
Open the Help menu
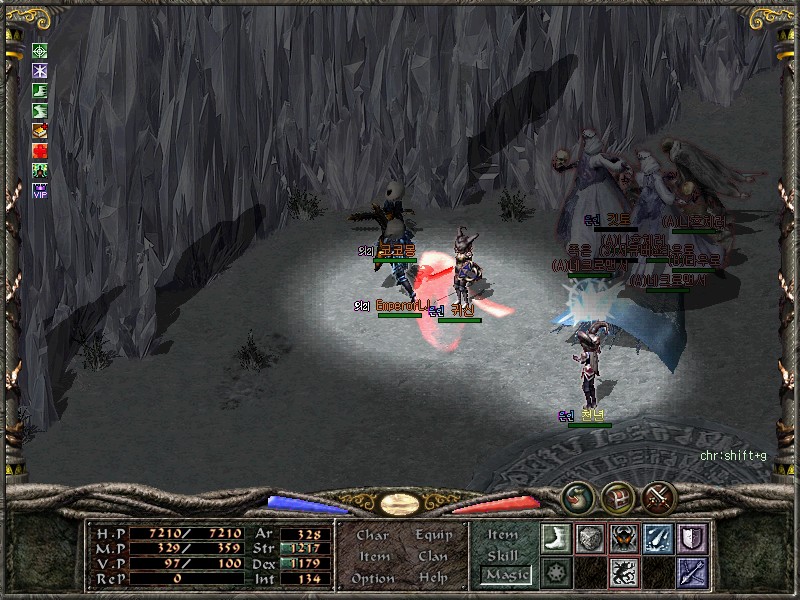(x=433, y=578)
